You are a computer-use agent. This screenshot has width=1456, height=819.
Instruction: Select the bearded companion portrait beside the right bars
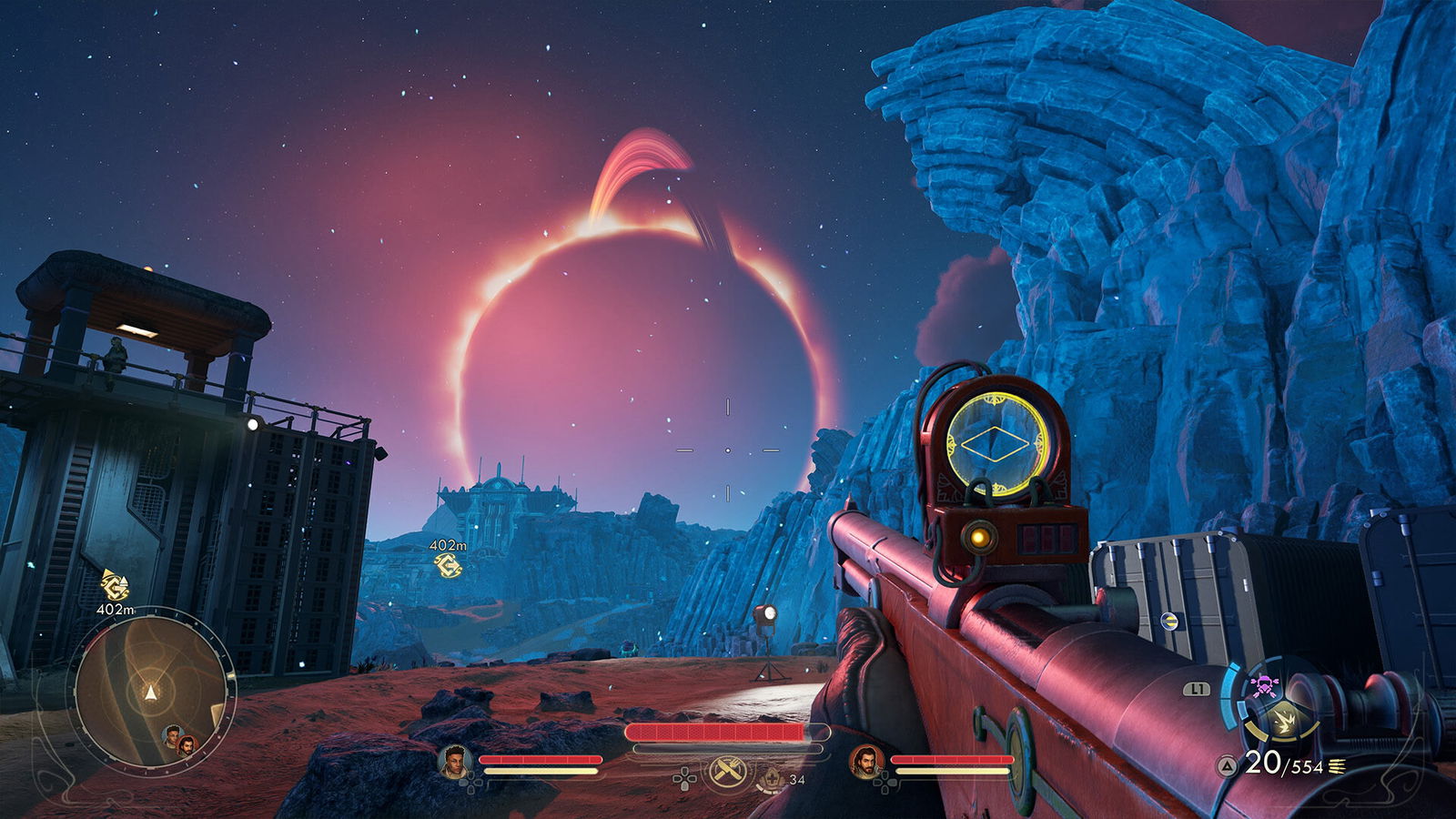[x=865, y=761]
